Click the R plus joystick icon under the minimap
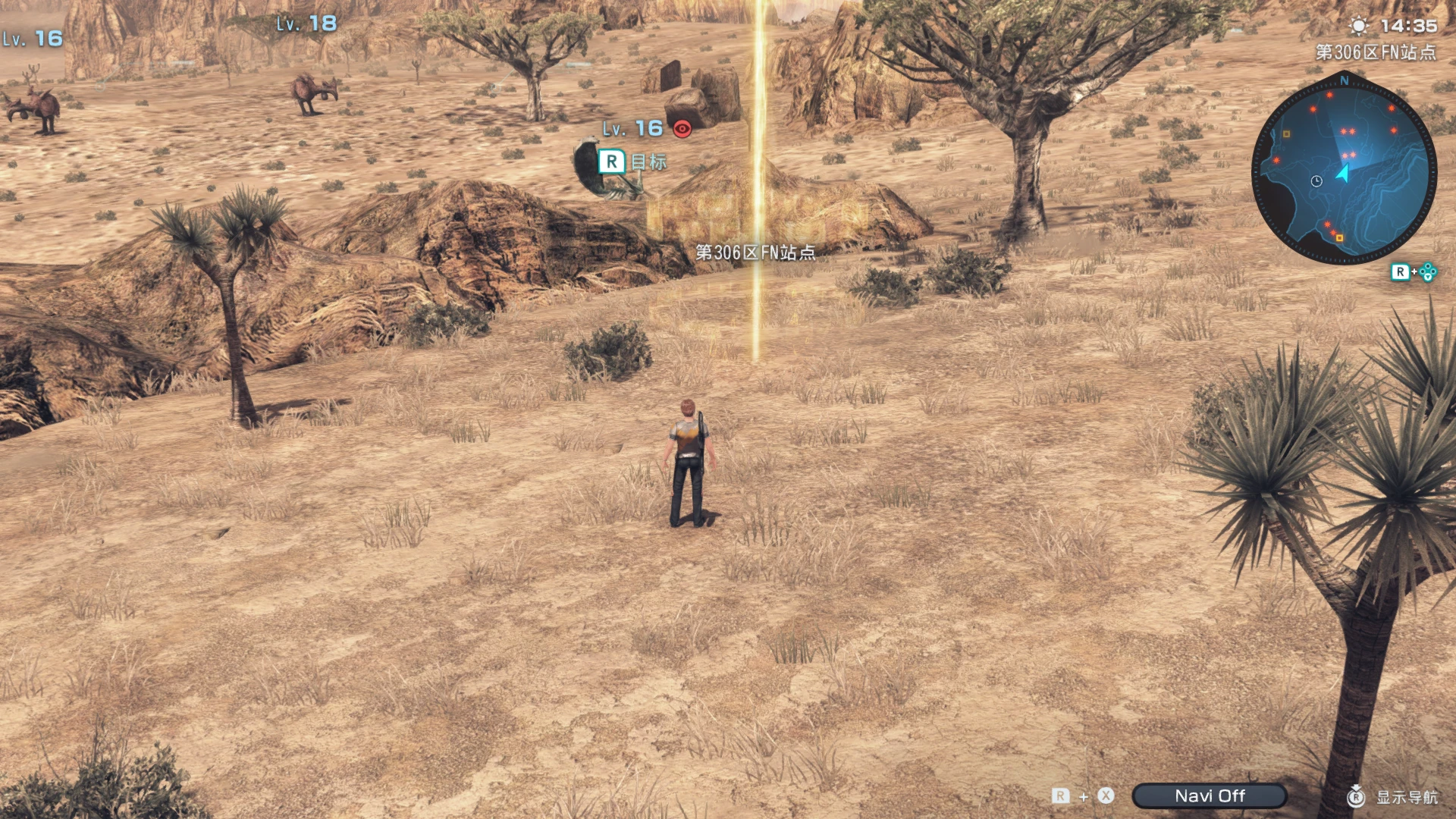This screenshot has width=1456, height=819. pyautogui.click(x=1414, y=271)
